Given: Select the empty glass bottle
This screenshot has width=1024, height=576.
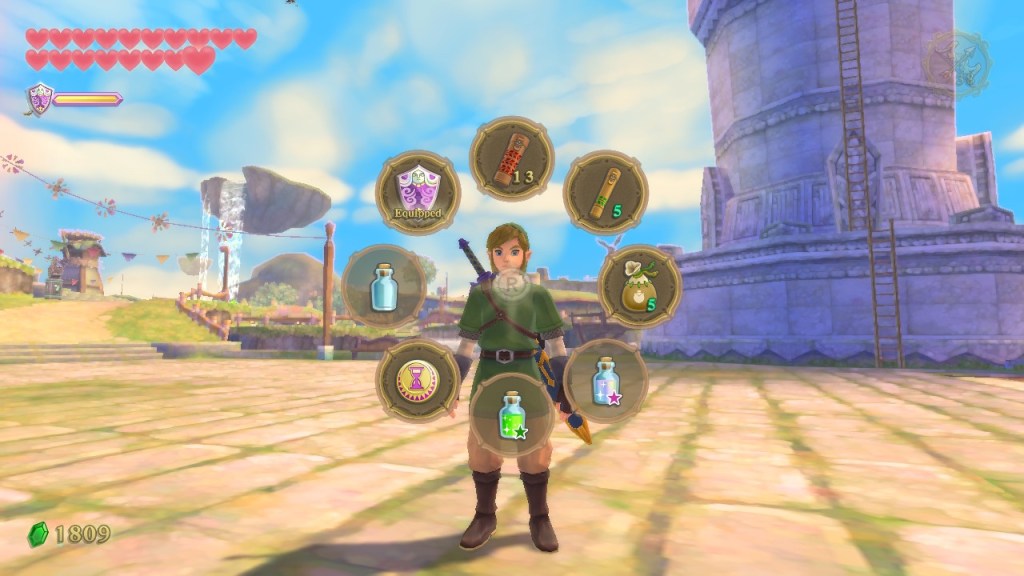Looking at the screenshot, I should 384,287.
